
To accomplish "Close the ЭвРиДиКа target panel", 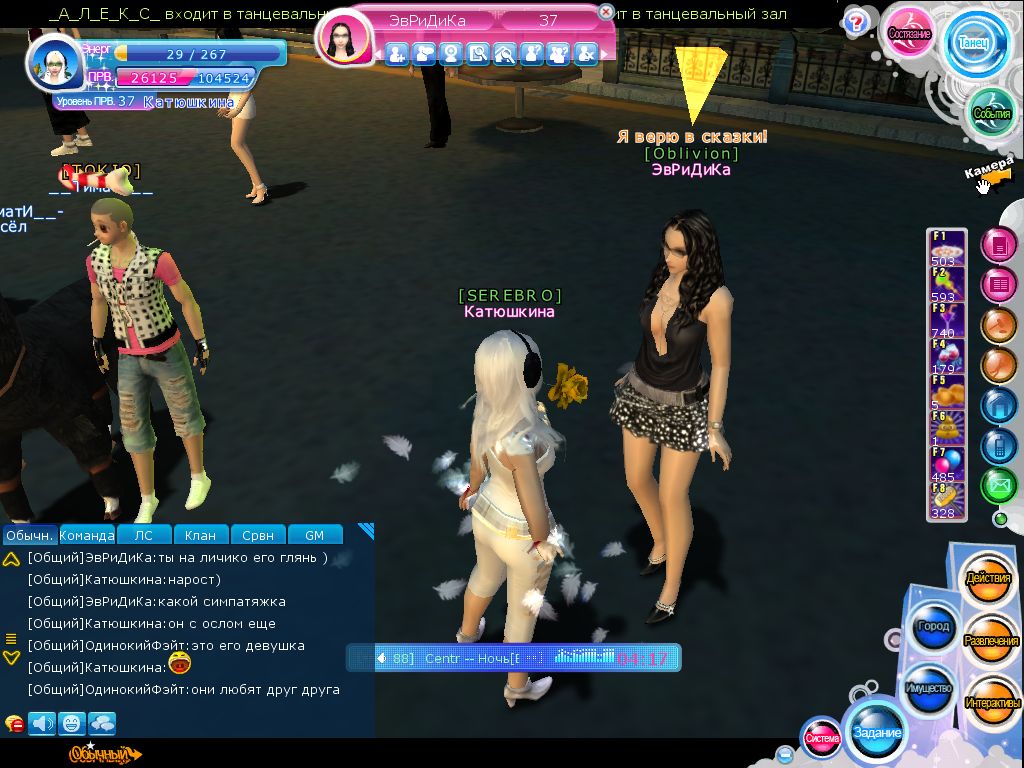I will coord(606,12).
